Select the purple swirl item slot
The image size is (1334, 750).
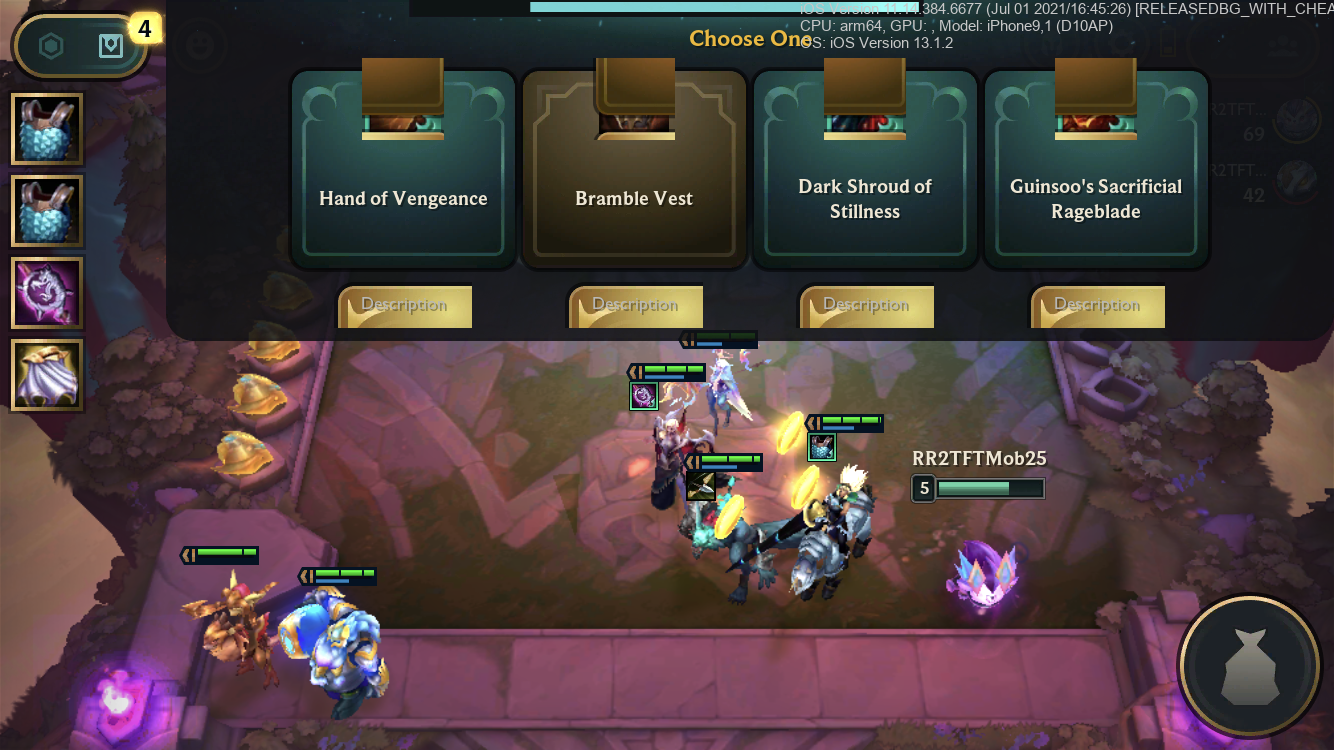click(x=47, y=293)
